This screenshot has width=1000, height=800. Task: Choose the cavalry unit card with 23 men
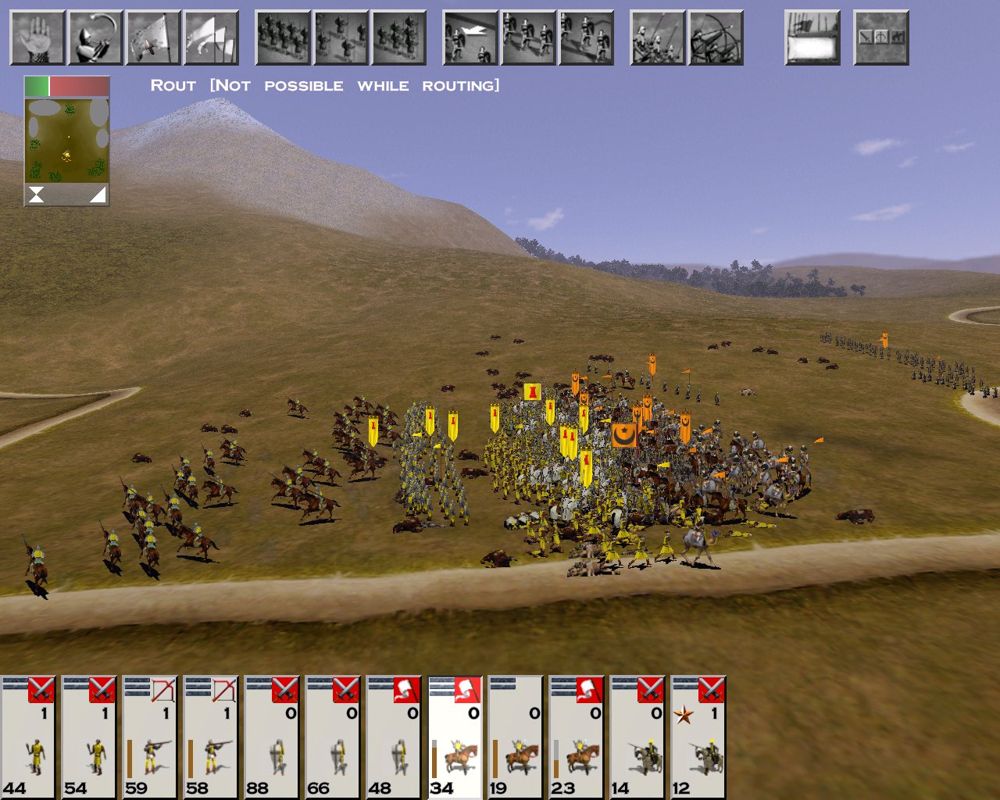(577, 737)
